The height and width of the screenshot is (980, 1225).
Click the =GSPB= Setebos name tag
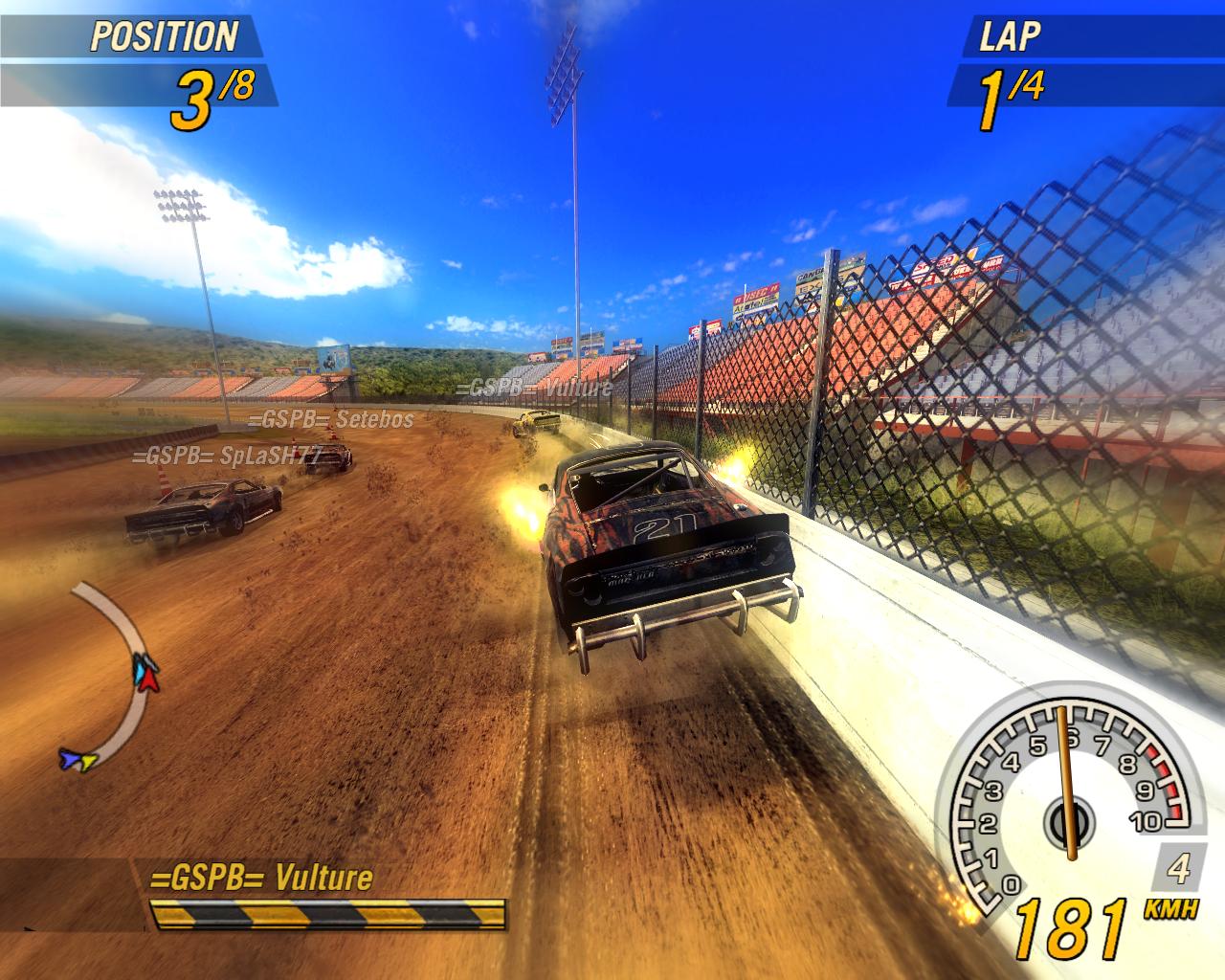coord(330,419)
